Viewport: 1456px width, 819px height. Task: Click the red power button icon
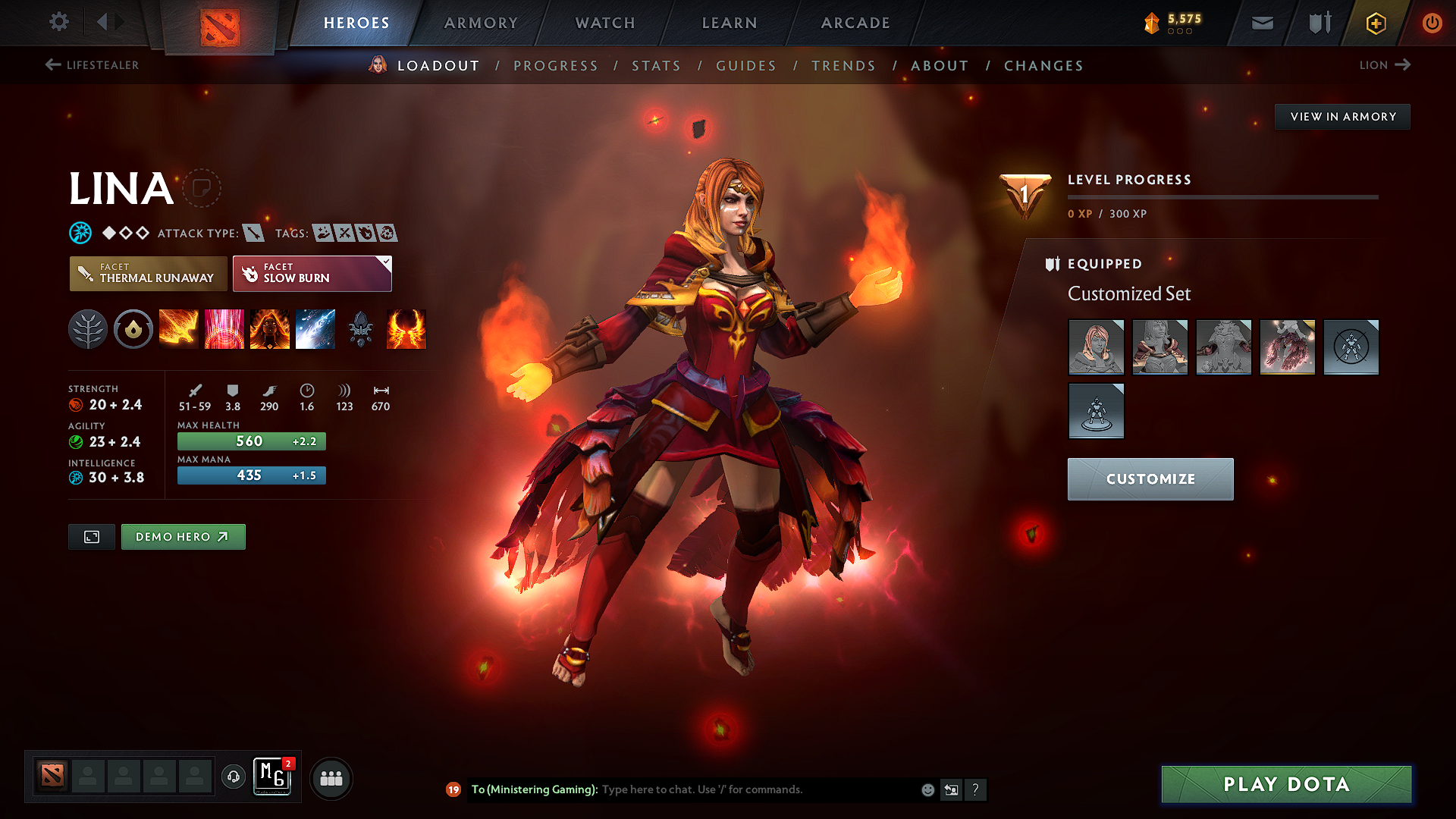click(x=1432, y=23)
